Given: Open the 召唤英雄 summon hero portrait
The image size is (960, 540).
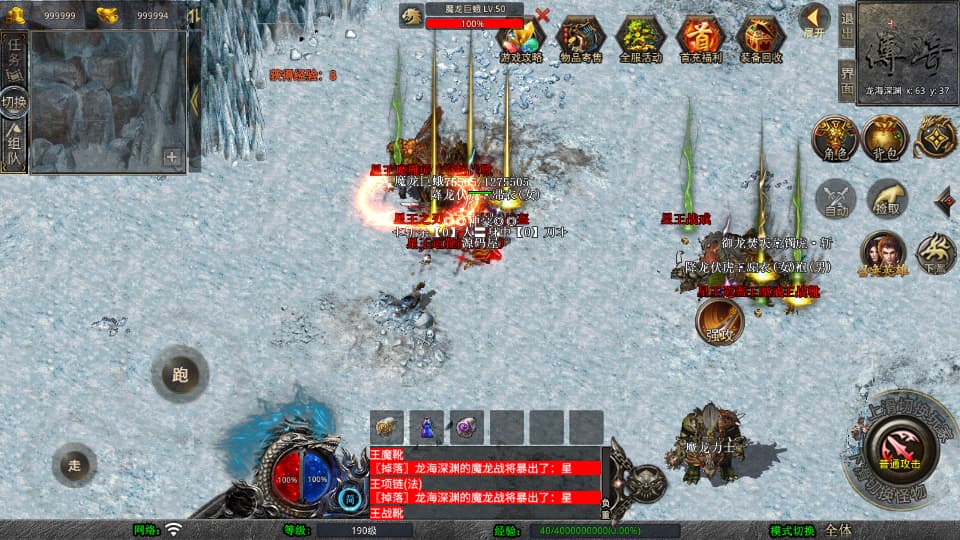Looking at the screenshot, I should point(883,253).
